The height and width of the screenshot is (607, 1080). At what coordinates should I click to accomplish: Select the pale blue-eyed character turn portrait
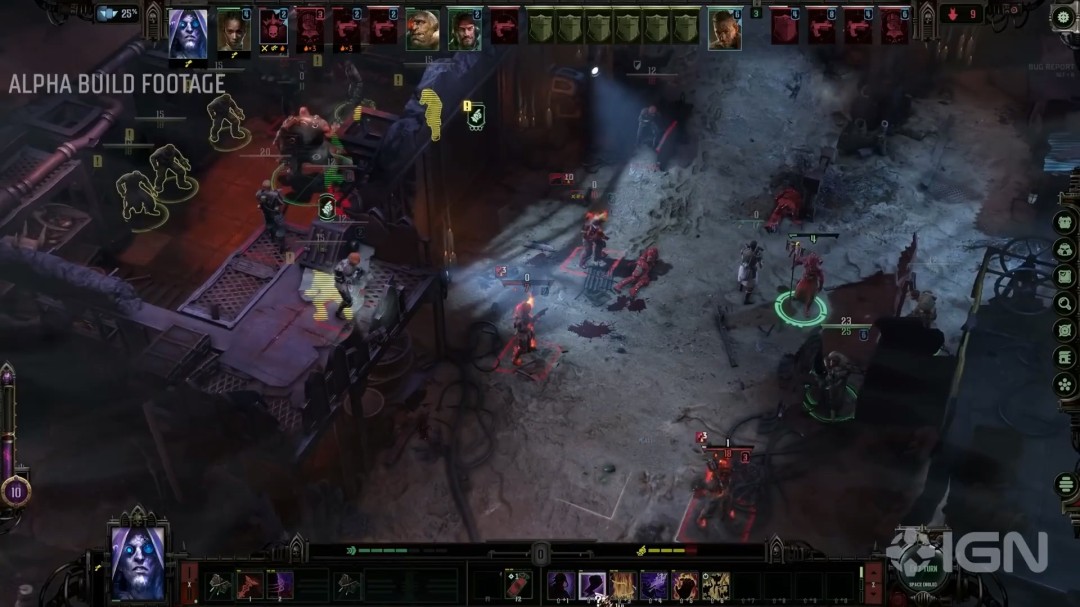tap(187, 33)
